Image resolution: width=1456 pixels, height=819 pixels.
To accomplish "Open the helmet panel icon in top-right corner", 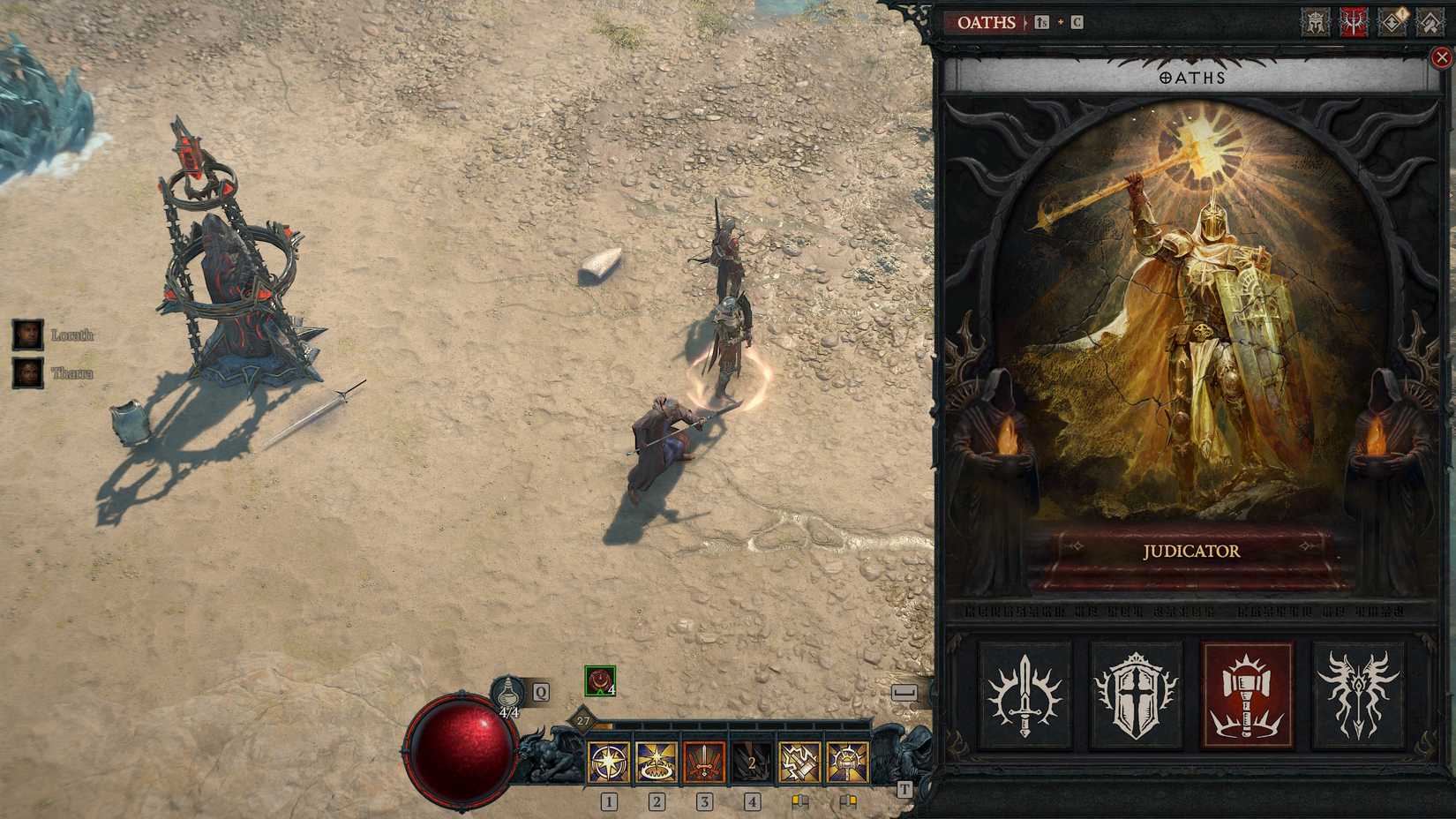I will [1315, 22].
